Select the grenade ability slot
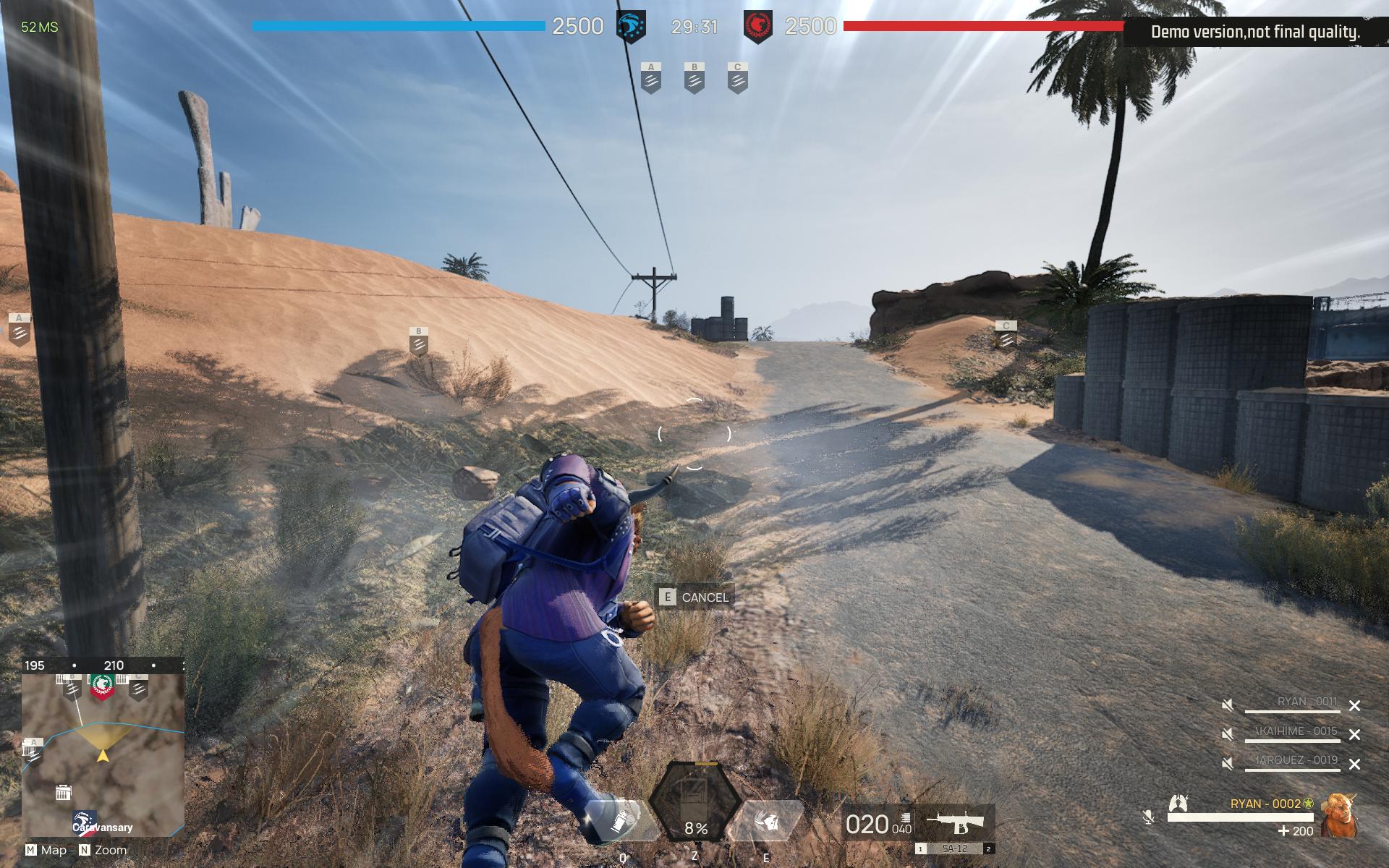This screenshot has width=1389, height=868. pos(621,822)
